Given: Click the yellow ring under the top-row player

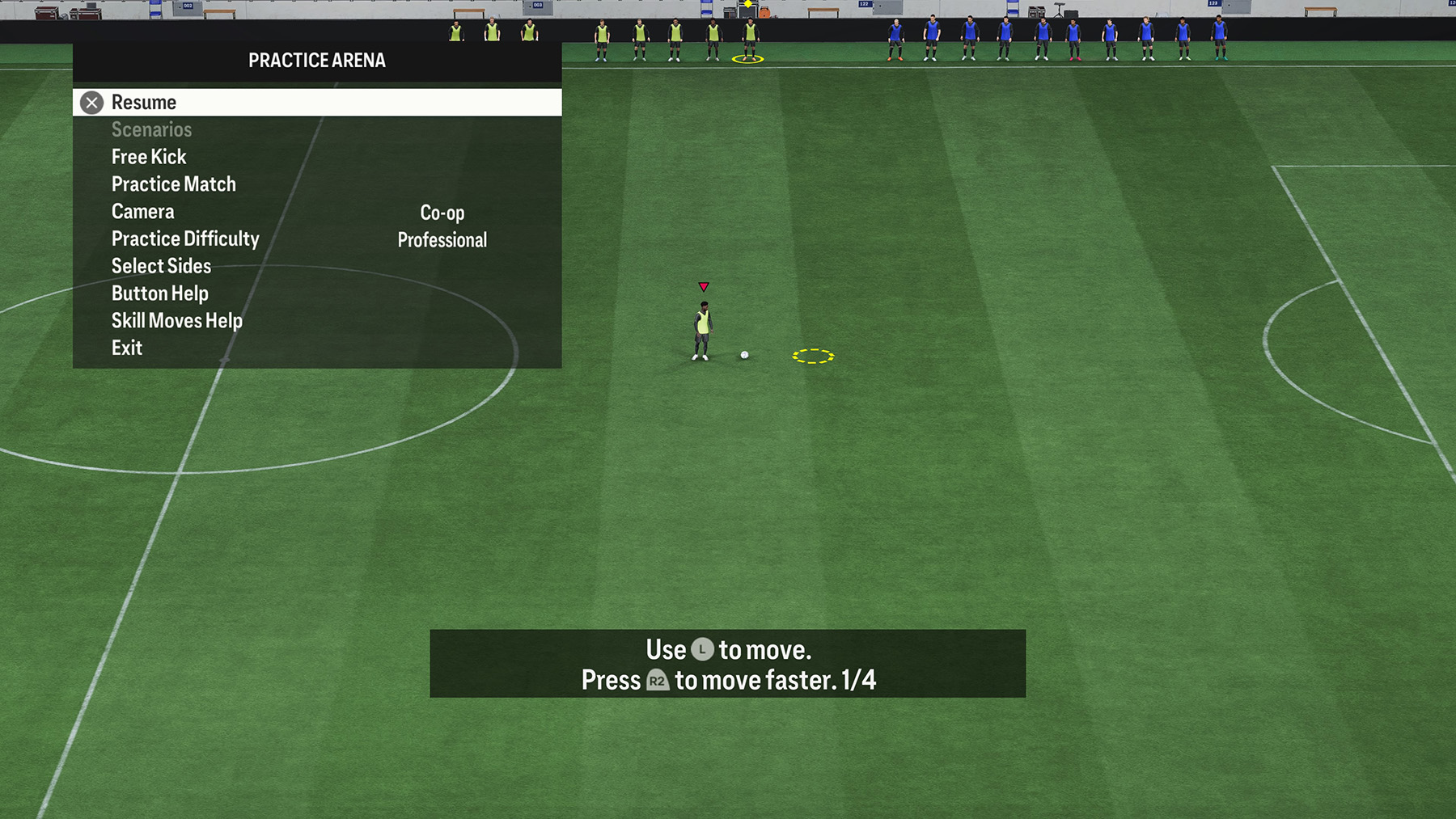Looking at the screenshot, I should [747, 58].
